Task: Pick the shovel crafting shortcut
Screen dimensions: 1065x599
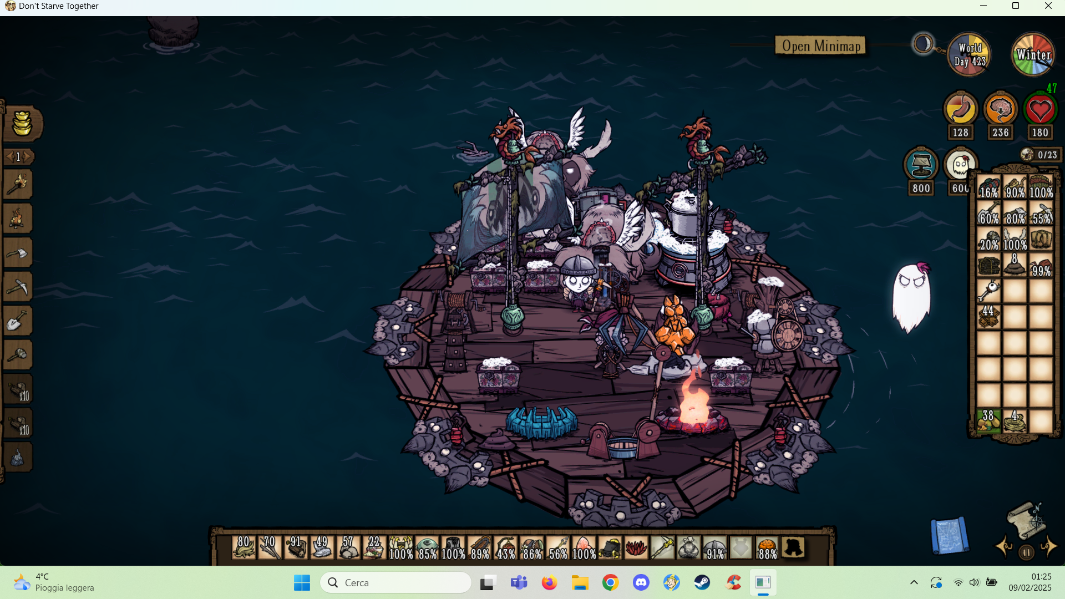Action: [19, 321]
